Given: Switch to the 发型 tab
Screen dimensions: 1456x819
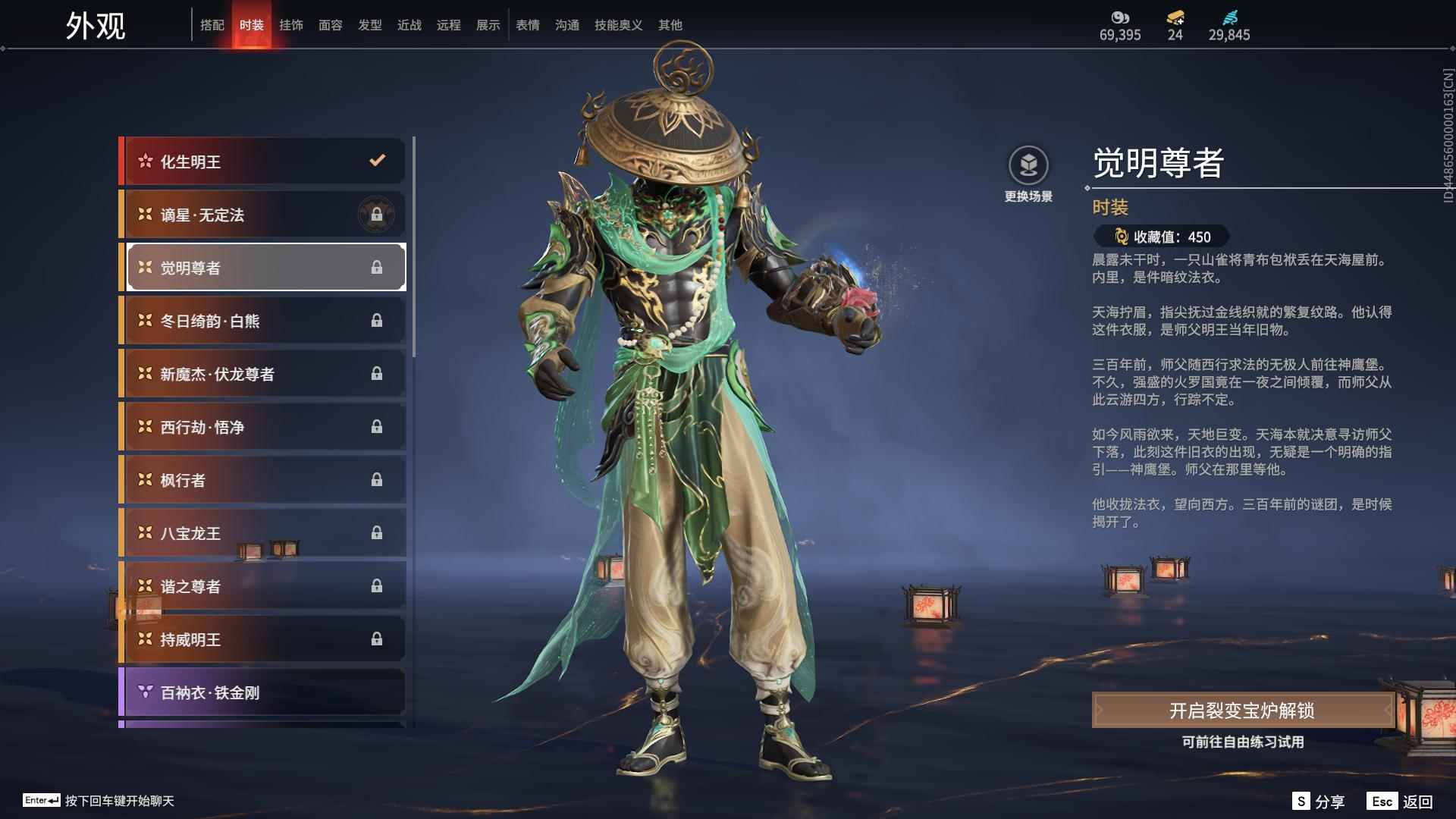Looking at the screenshot, I should point(370,25).
